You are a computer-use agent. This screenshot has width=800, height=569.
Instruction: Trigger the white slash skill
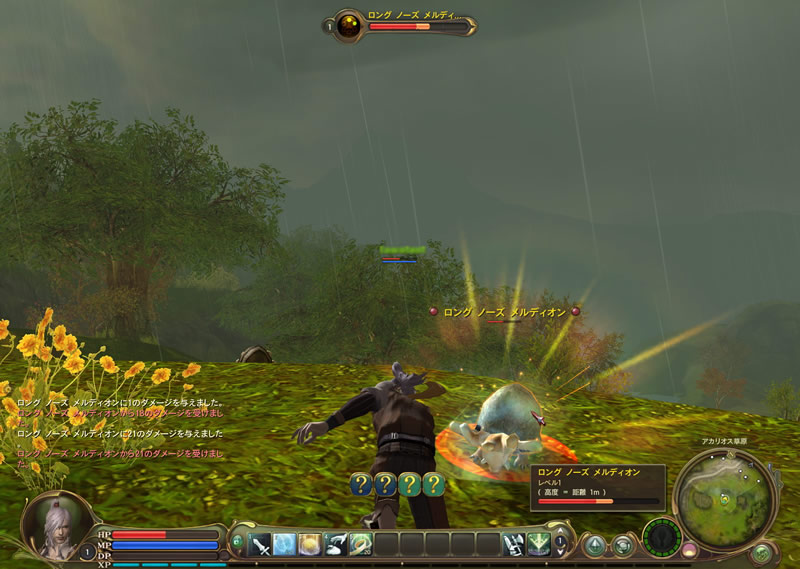click(335, 544)
